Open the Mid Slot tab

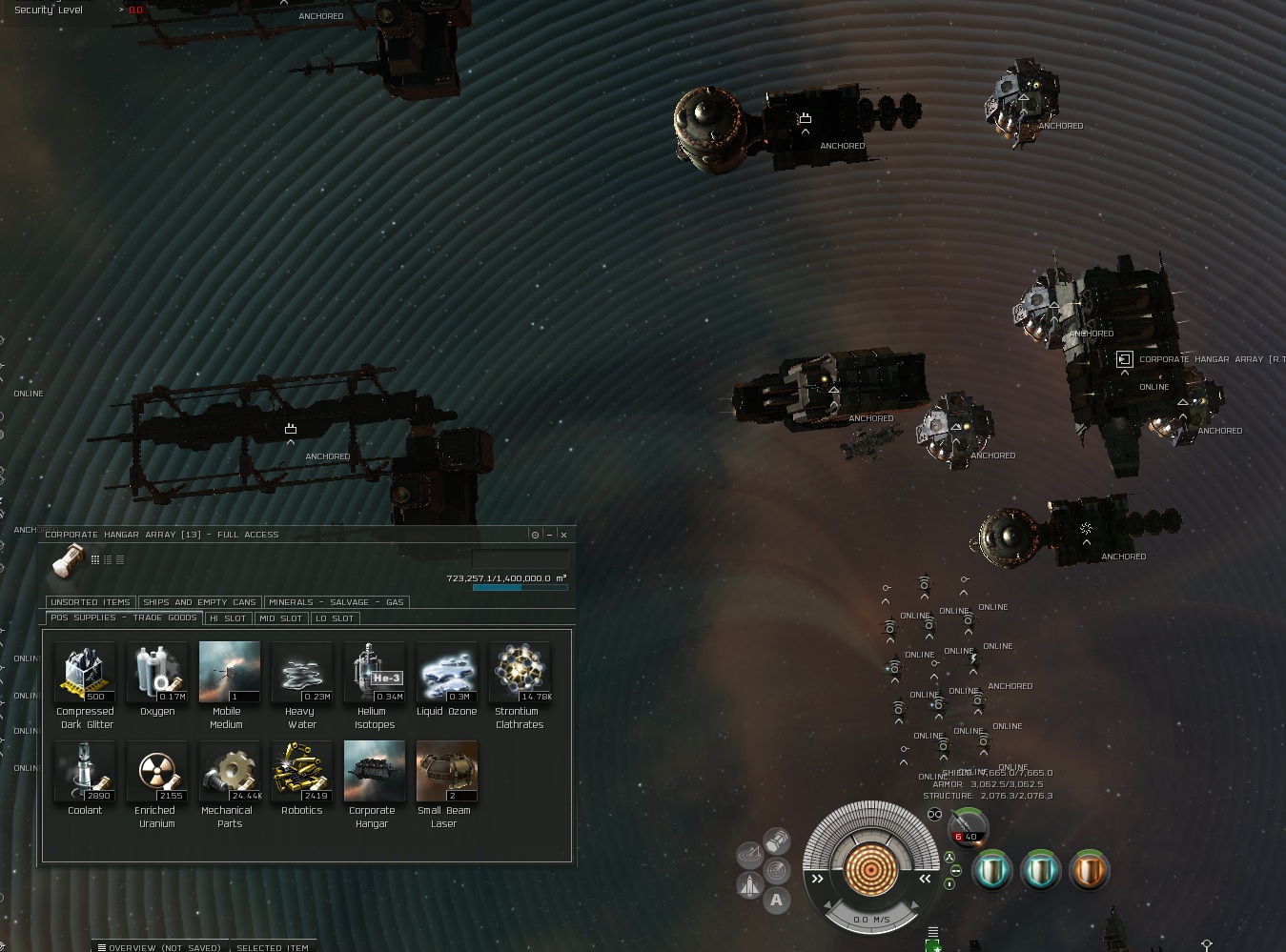280,618
